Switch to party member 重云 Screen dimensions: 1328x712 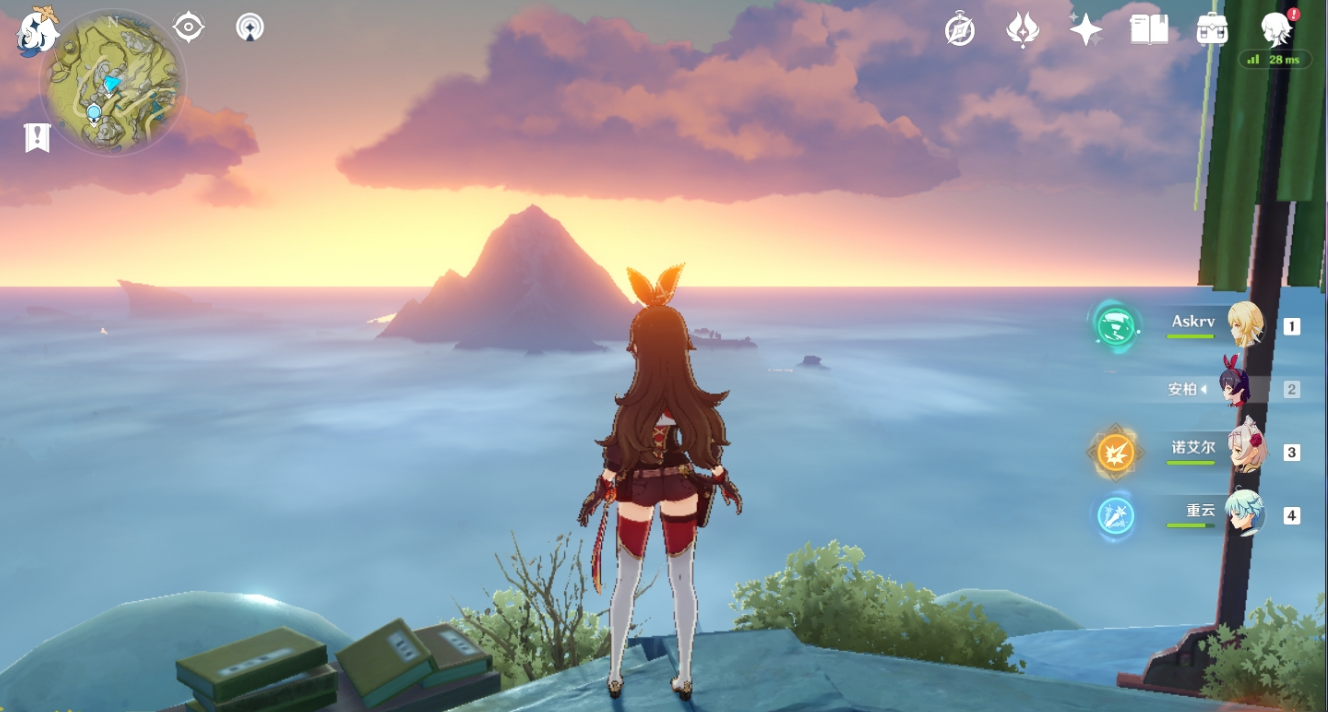pyautogui.click(x=1244, y=515)
